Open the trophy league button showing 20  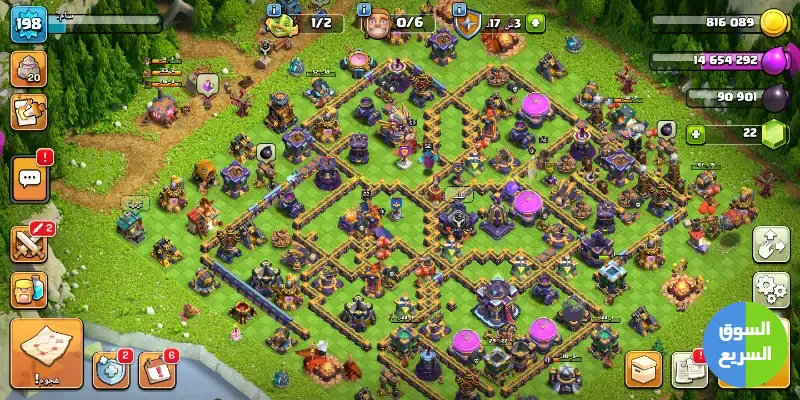[x=28, y=69]
